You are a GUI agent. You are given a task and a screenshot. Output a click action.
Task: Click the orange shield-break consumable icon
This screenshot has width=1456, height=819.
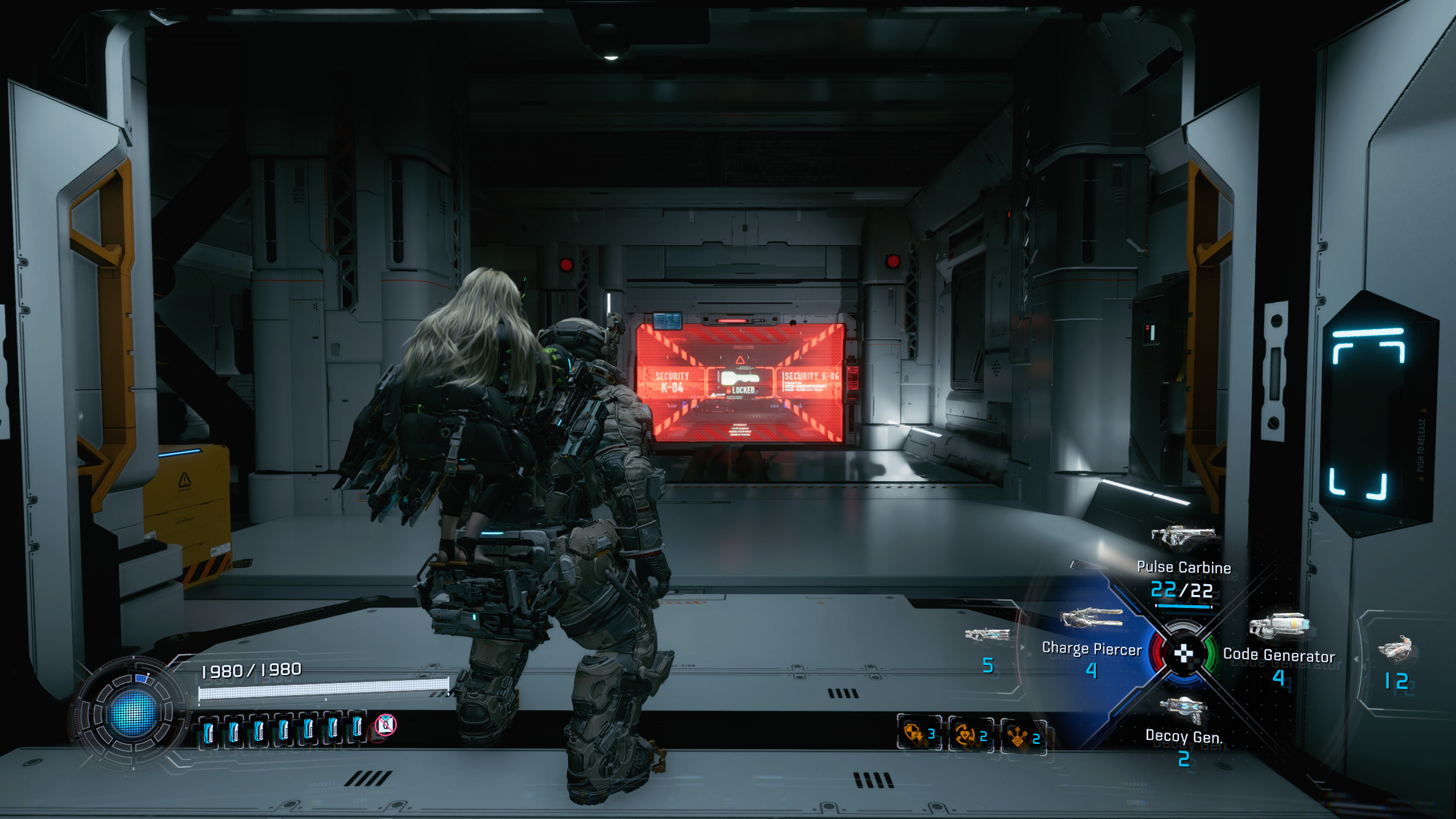[x=912, y=732]
